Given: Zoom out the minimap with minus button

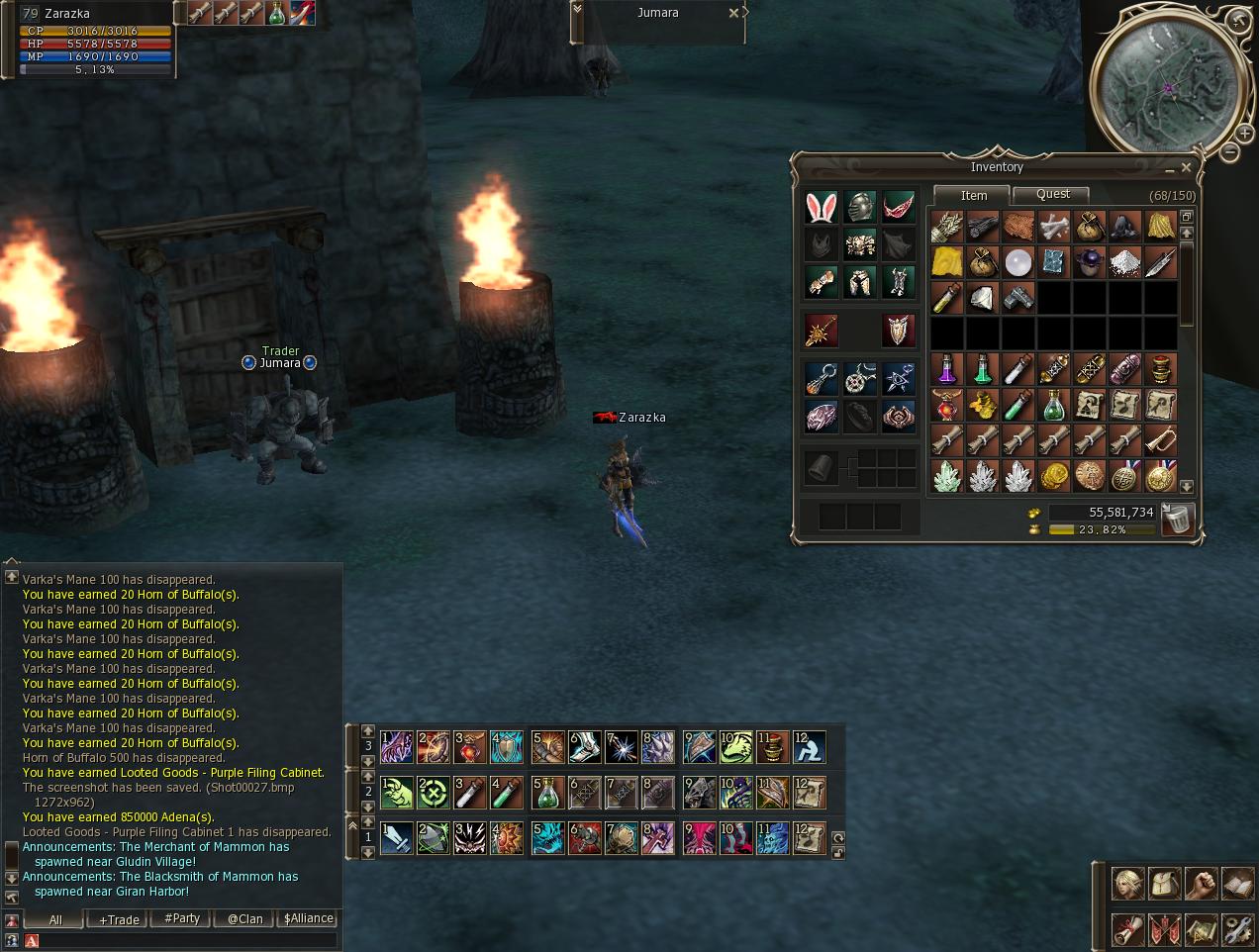Looking at the screenshot, I should click(1229, 152).
